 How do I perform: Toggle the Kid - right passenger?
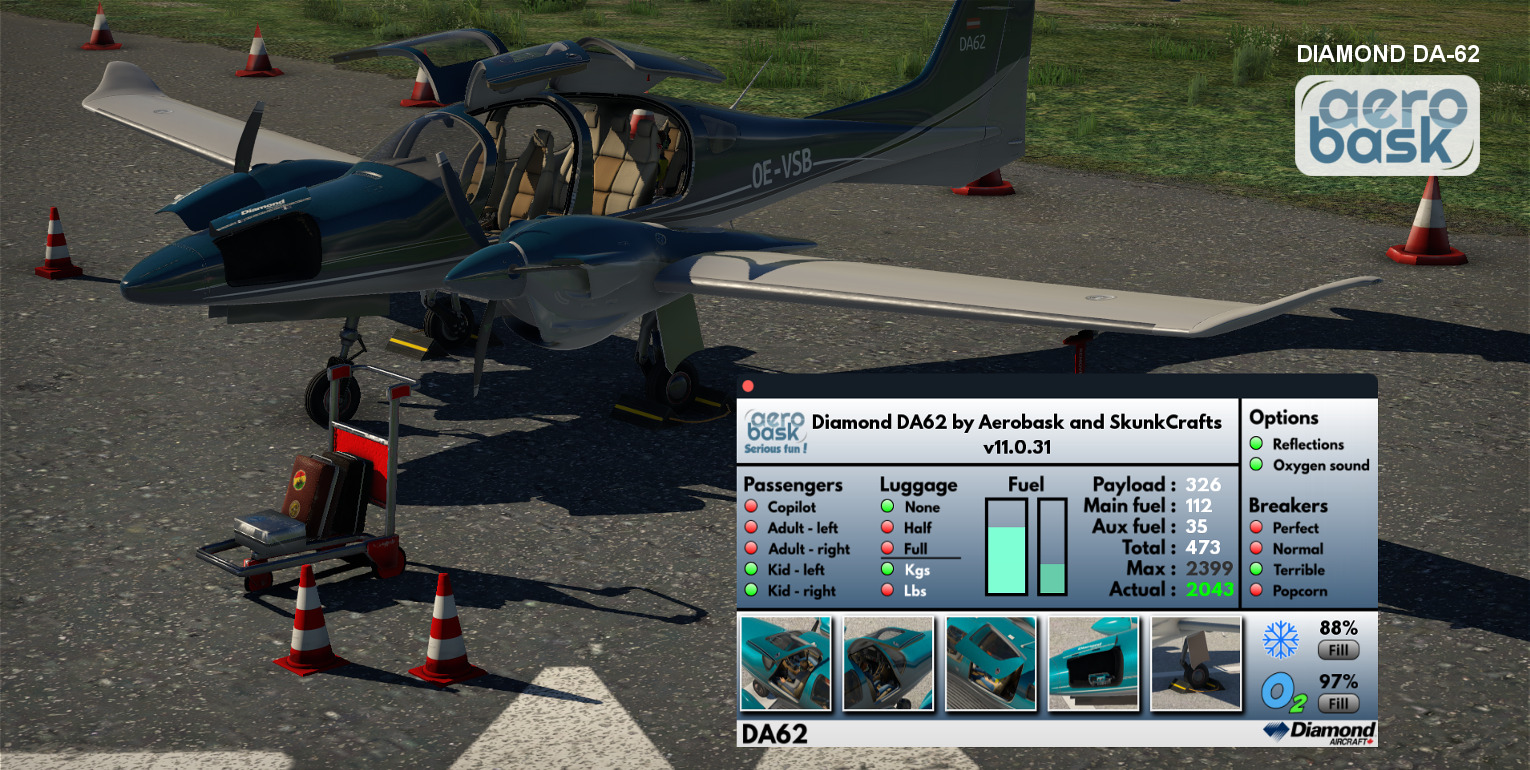tap(751, 591)
